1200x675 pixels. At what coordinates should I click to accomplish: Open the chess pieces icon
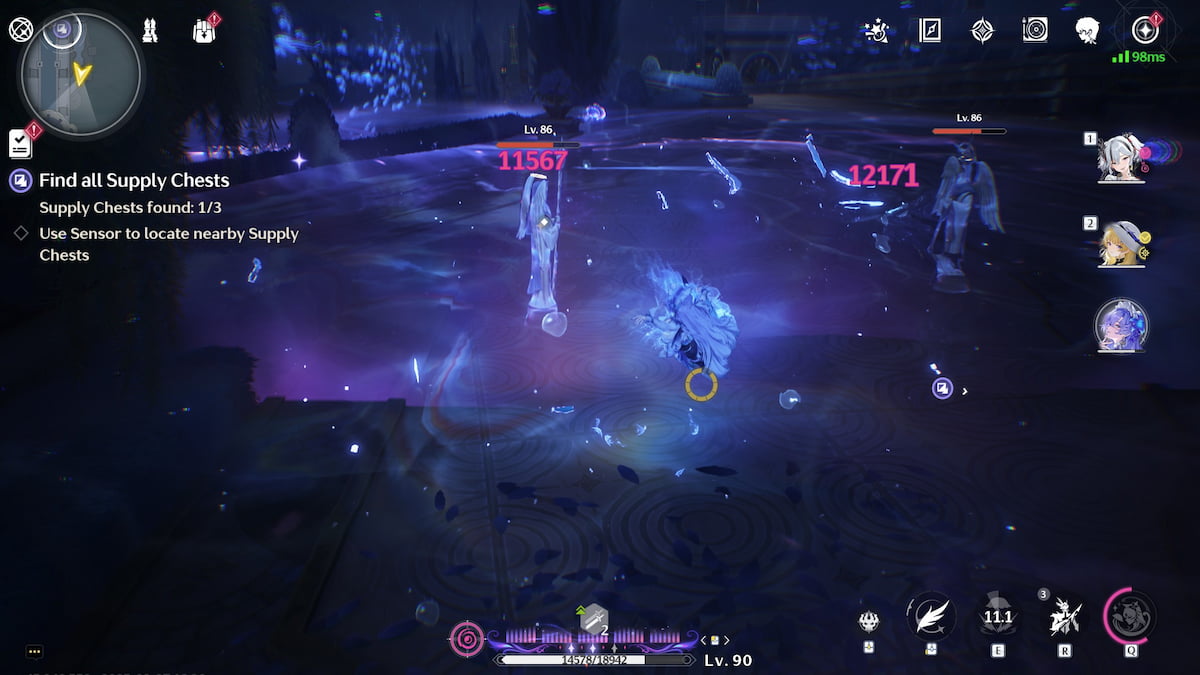click(149, 31)
